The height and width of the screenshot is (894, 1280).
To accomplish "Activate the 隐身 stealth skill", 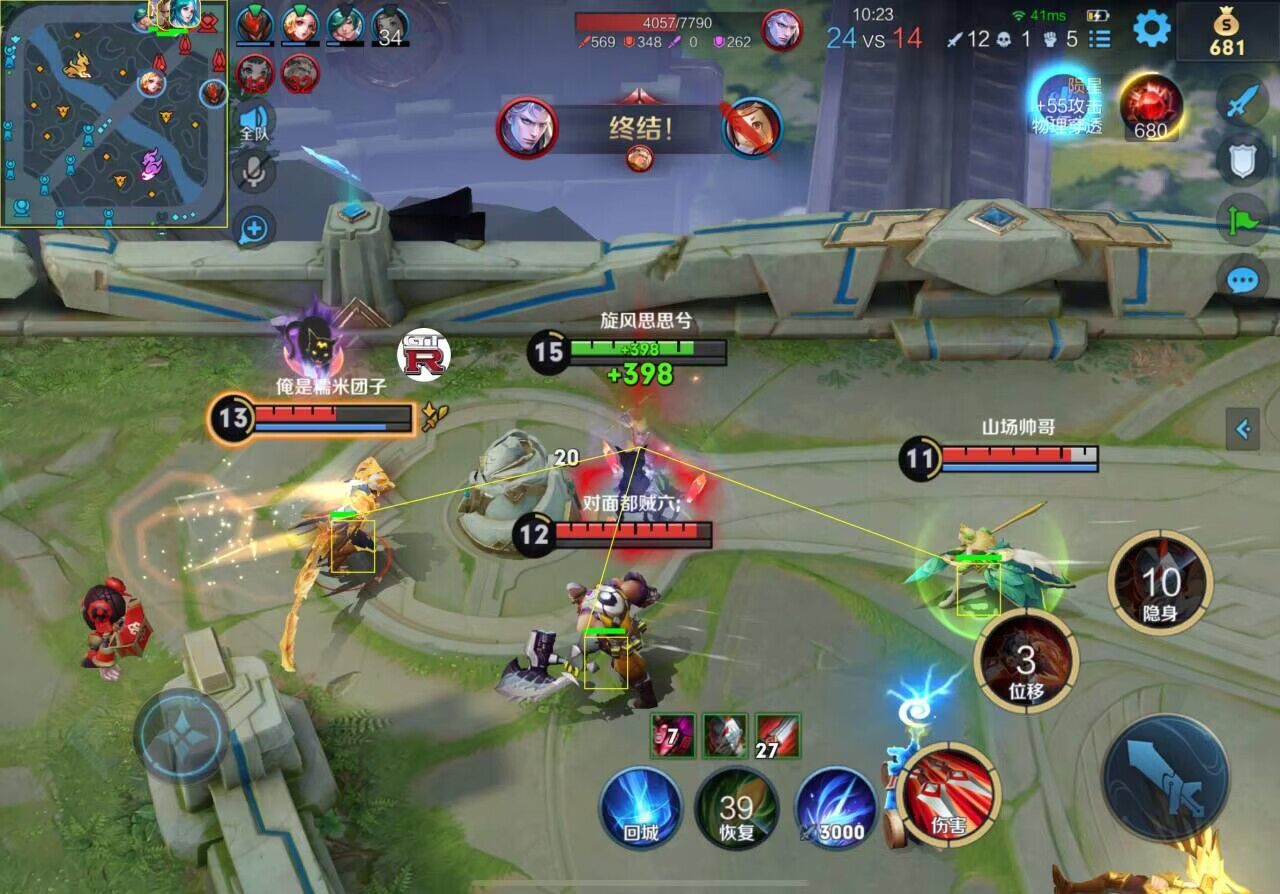I will point(1160,582).
